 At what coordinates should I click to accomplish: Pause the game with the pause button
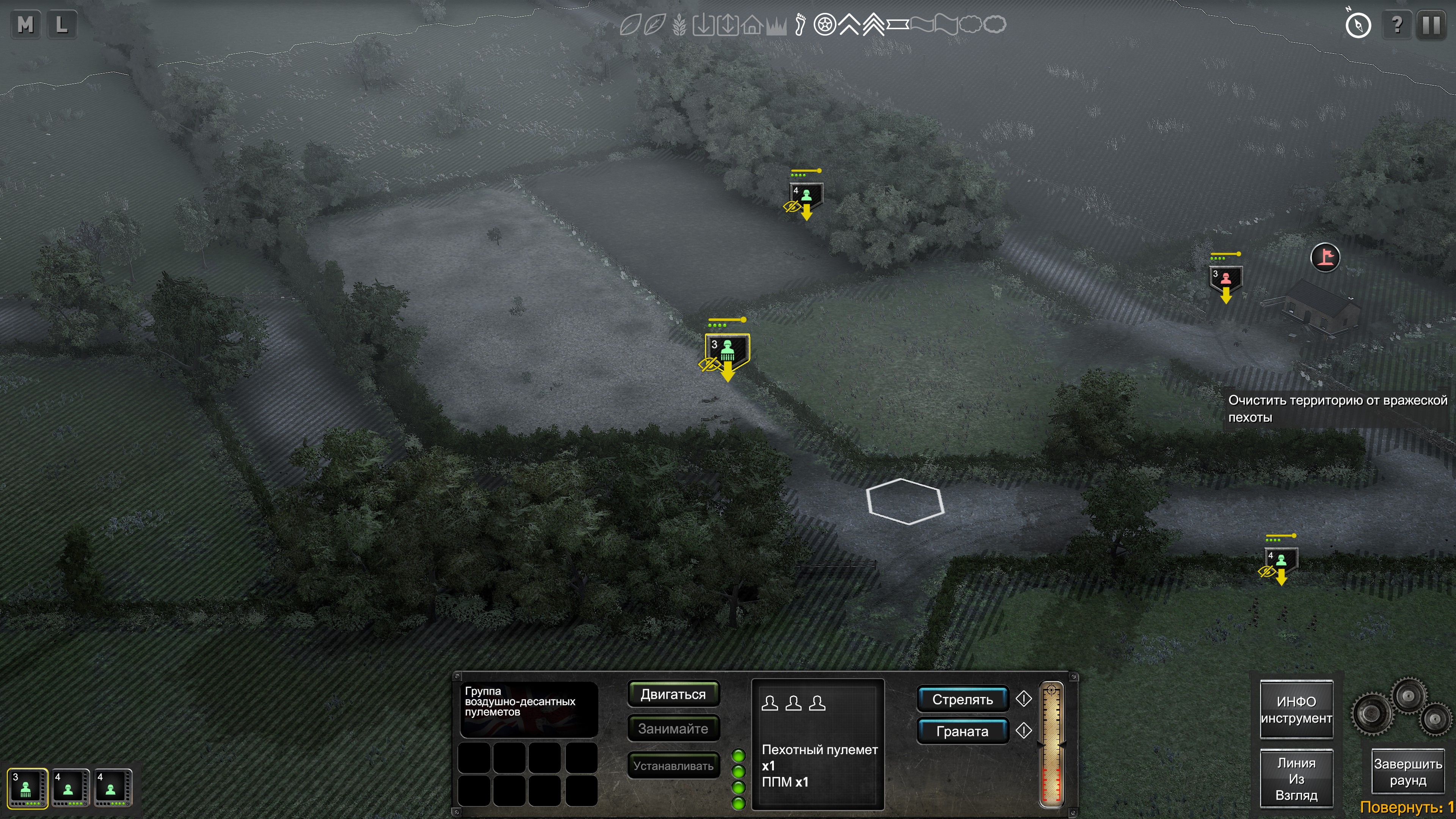(x=1431, y=25)
